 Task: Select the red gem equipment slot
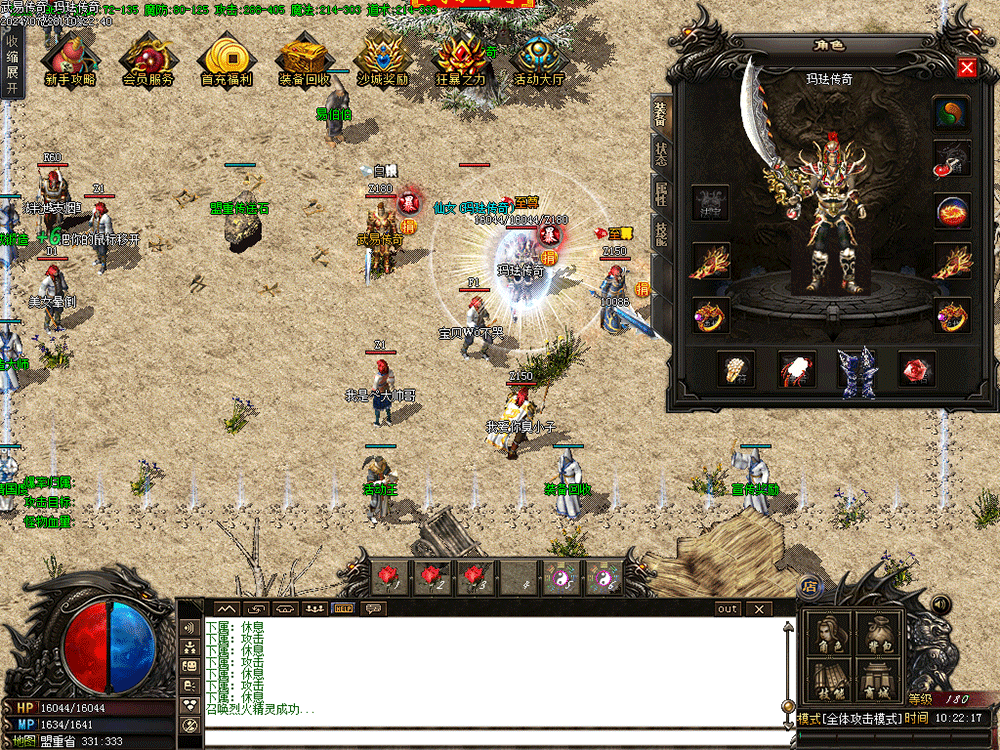point(916,369)
